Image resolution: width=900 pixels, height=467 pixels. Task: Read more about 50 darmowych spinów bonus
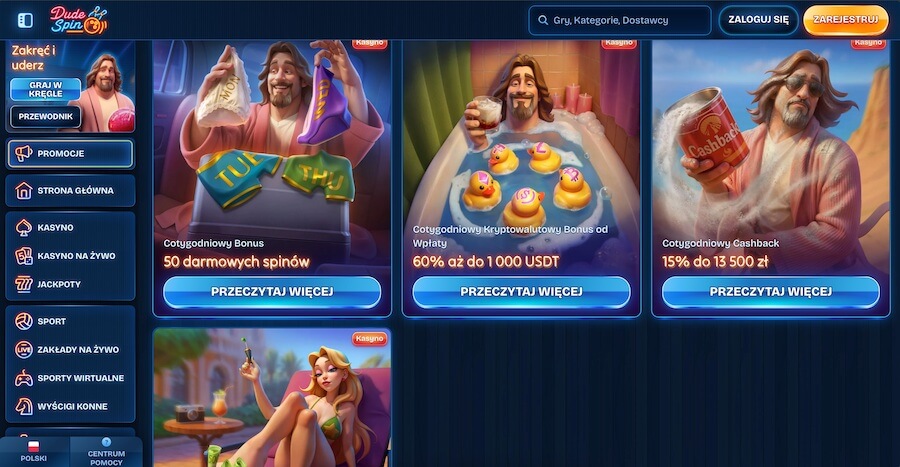(x=272, y=292)
